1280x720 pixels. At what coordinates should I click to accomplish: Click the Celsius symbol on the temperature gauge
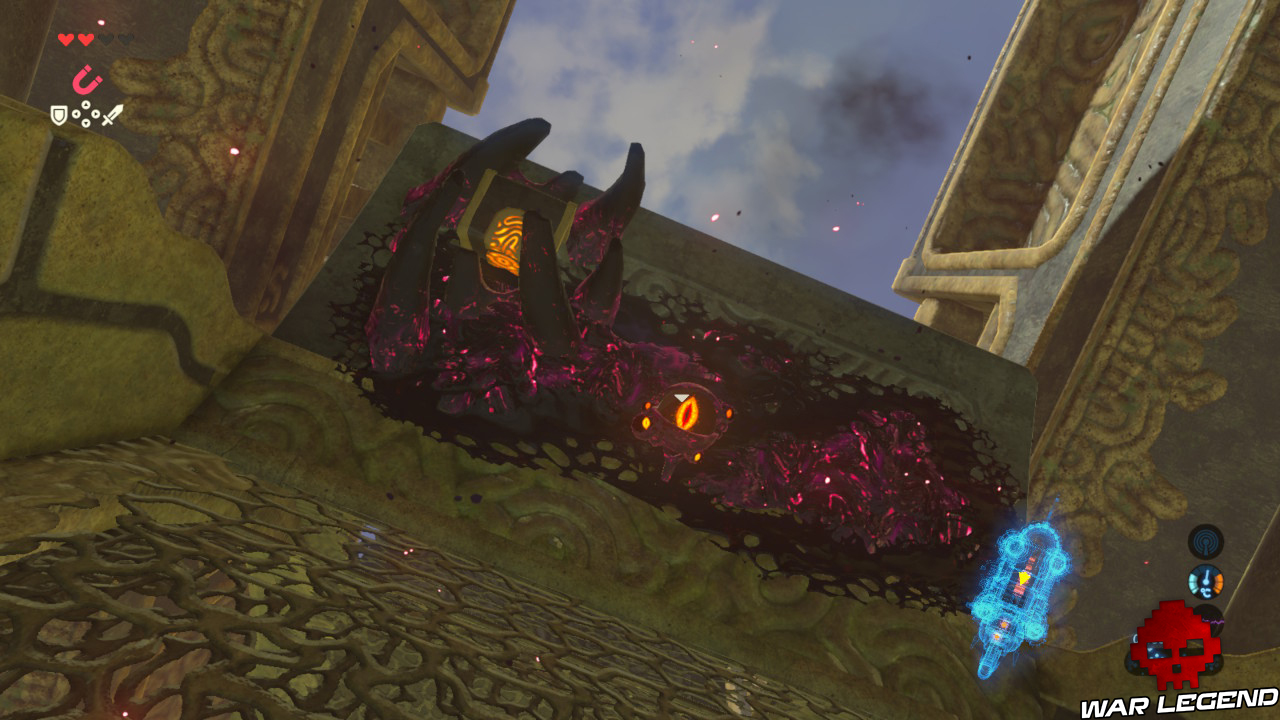[1206, 592]
